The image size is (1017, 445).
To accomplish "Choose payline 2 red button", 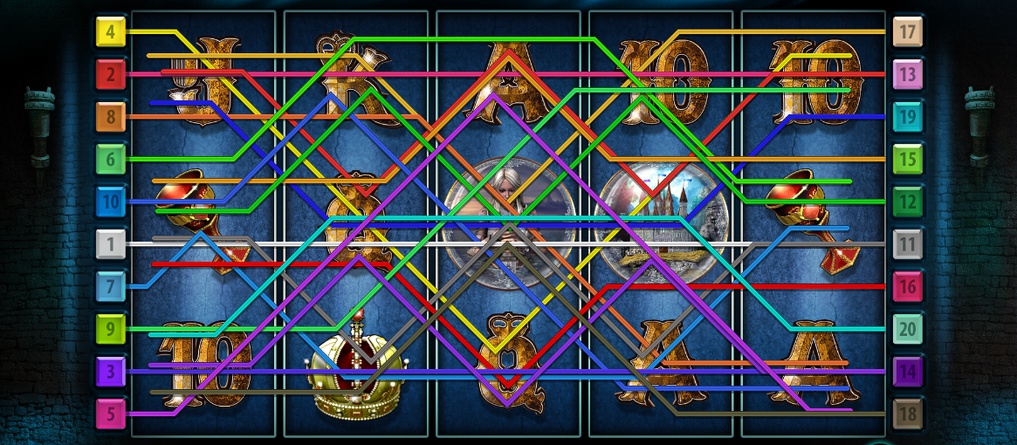I will pyautogui.click(x=110, y=73).
